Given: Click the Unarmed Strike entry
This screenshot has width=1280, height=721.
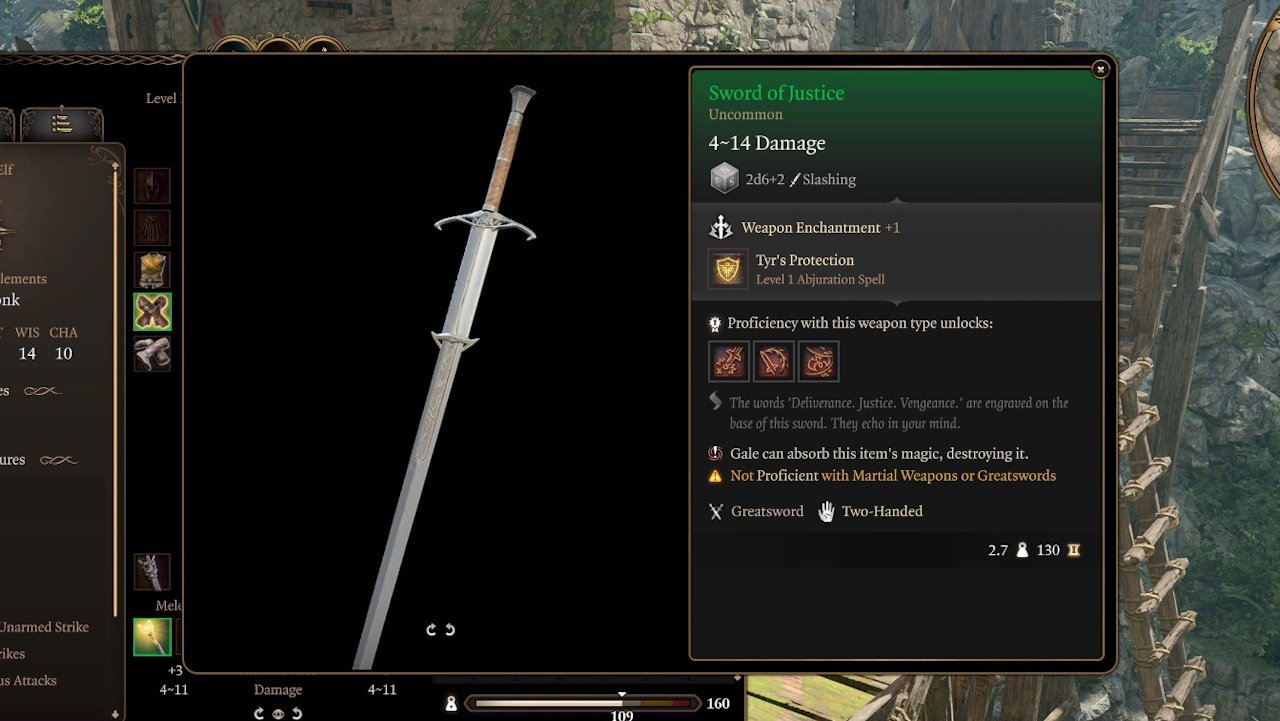Looking at the screenshot, I should [44, 627].
